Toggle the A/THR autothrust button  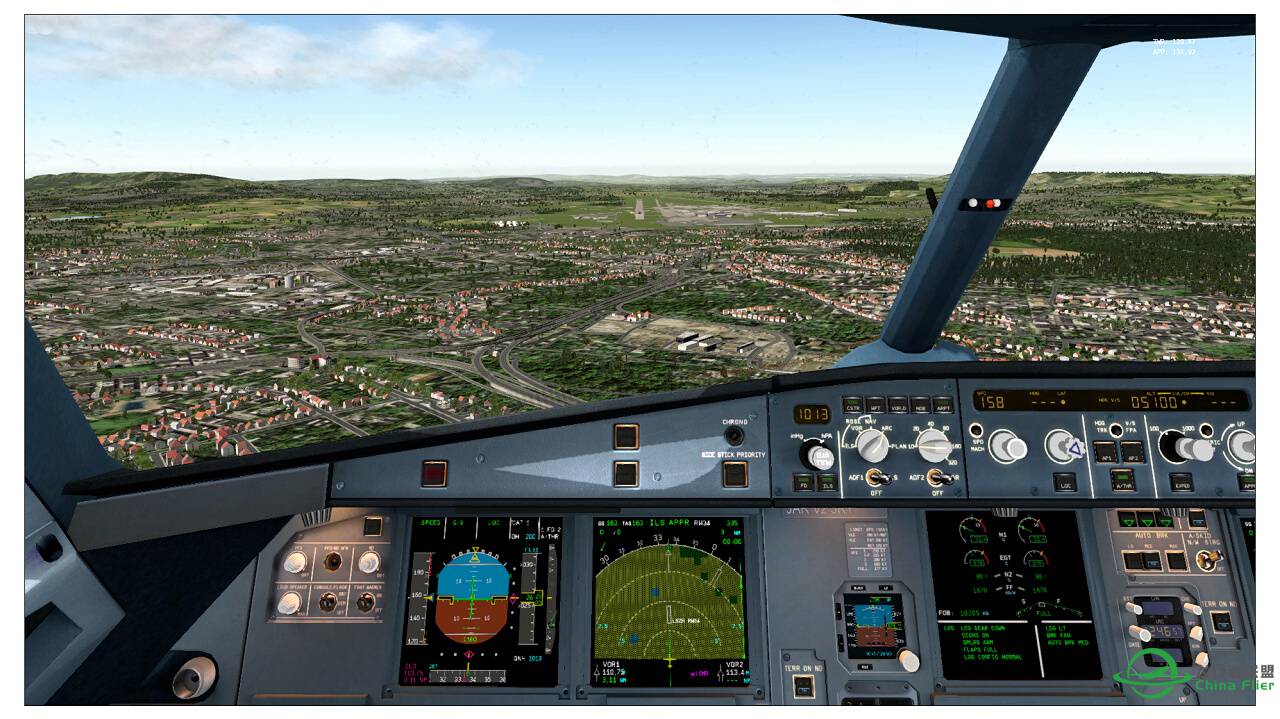click(1121, 482)
